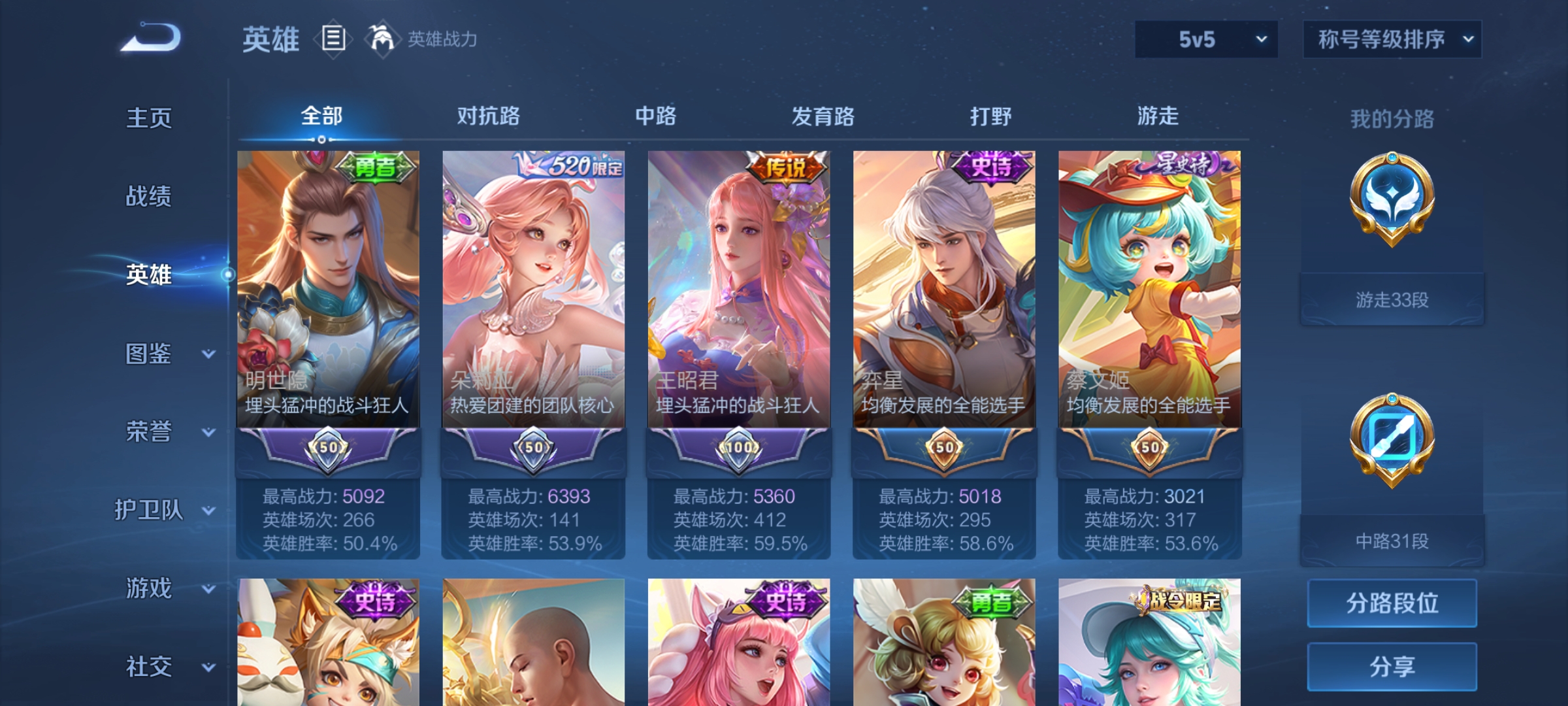The image size is (1568, 706).
Task: Switch to the 游走 tab
Action: [1158, 116]
